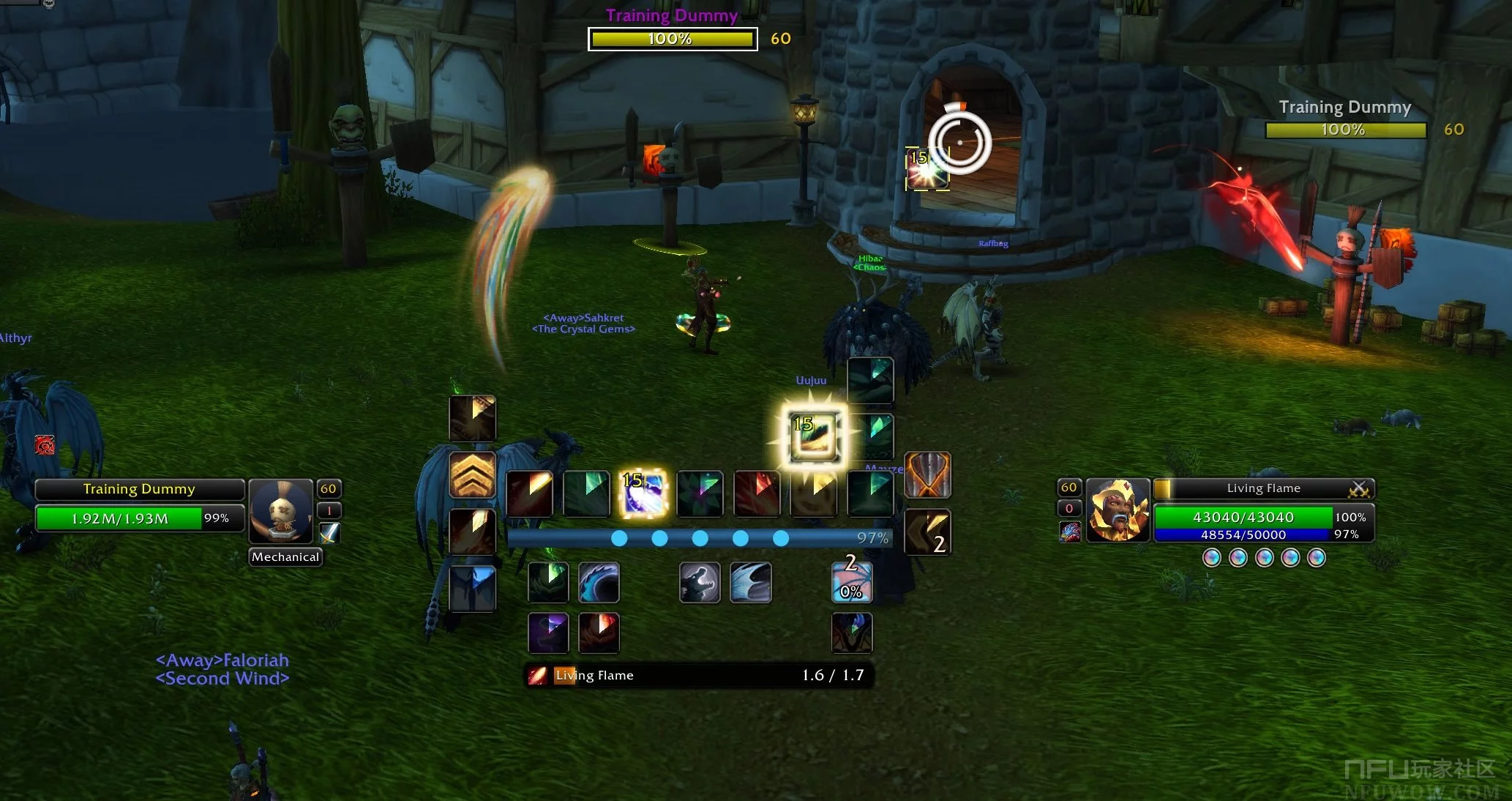Select the Training Dummy target portrait
The width and height of the screenshot is (1512, 801).
pyautogui.click(x=281, y=511)
